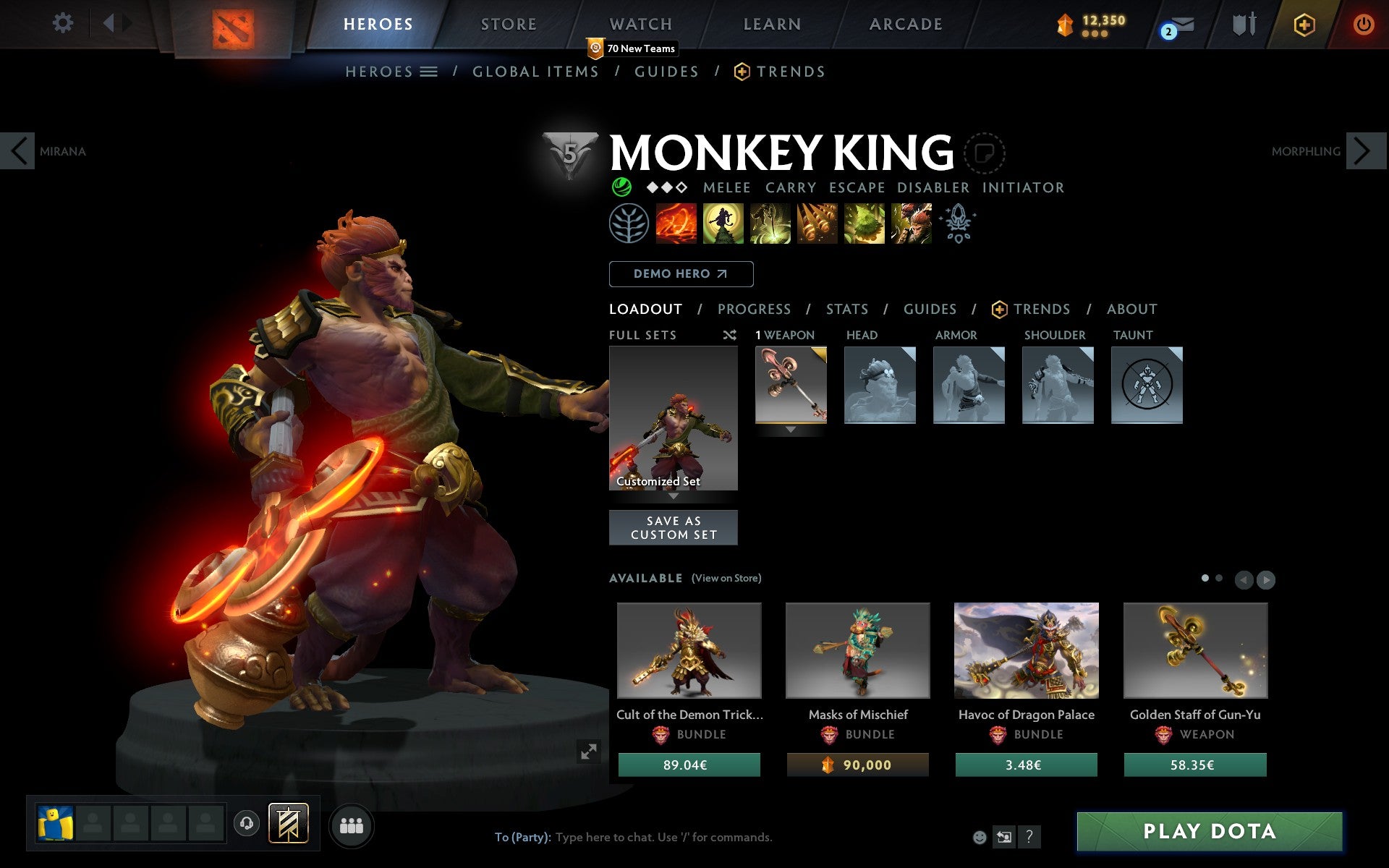Open the Dota 2 settings gear
Screen dimensions: 1389x868
[64, 23]
